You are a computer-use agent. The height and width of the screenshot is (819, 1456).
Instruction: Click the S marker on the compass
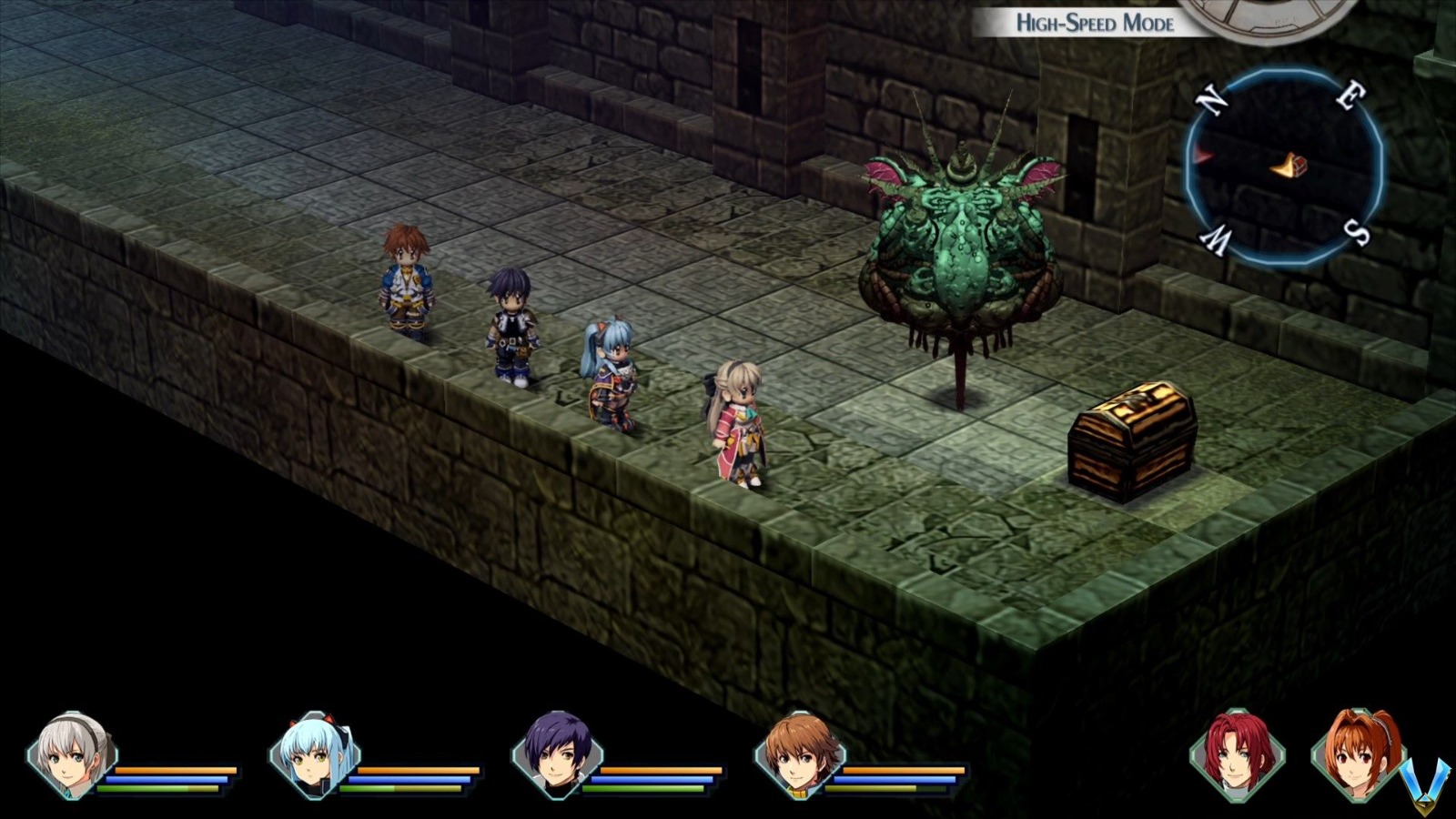coord(1355,231)
